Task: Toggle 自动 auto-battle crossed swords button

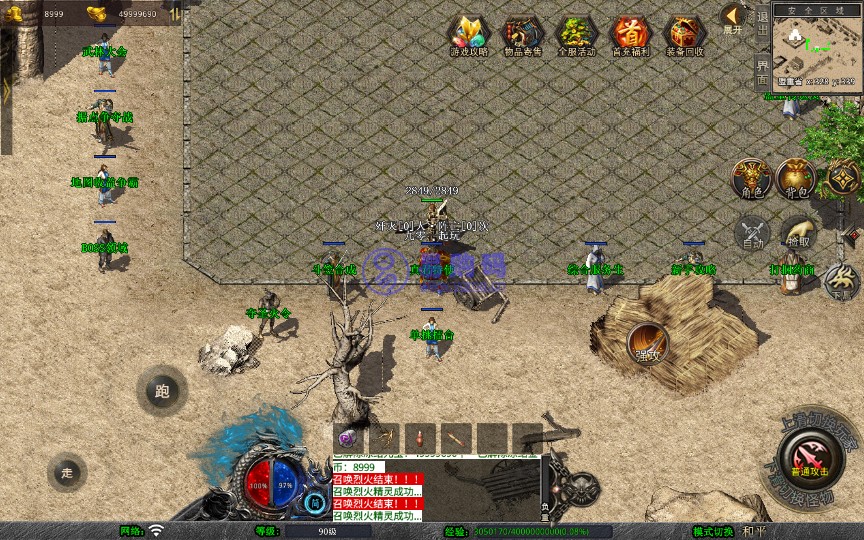Action: [751, 232]
